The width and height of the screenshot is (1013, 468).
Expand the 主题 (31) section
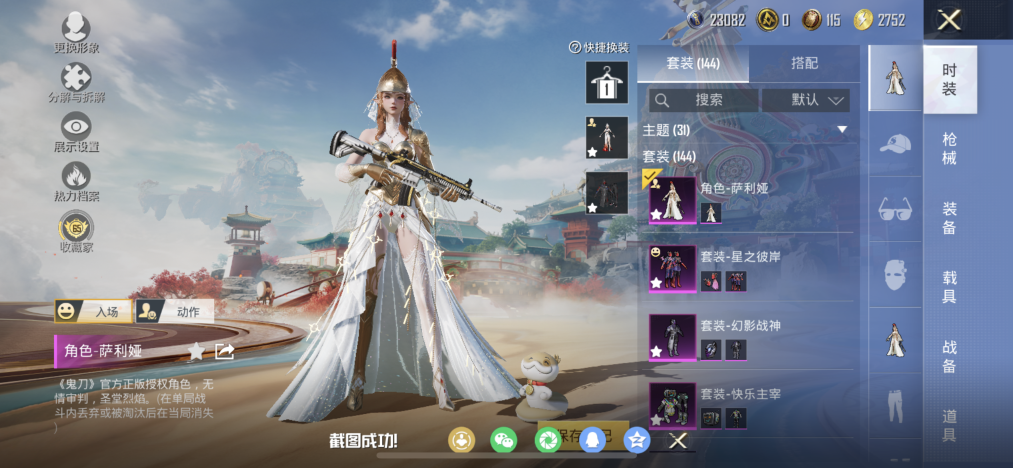tap(745, 130)
